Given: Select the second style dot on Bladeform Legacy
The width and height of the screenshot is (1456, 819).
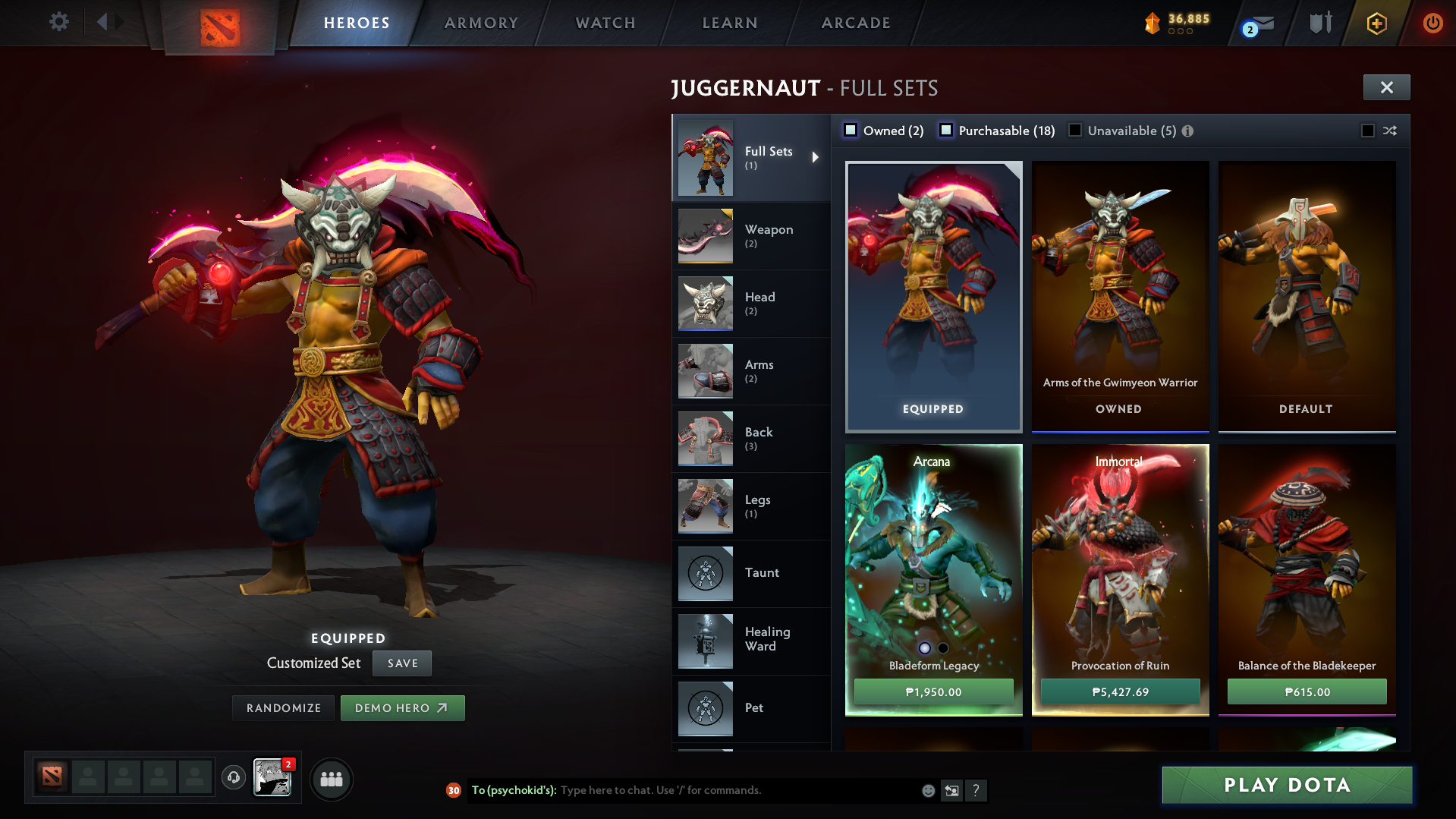Looking at the screenshot, I should pos(943,647).
